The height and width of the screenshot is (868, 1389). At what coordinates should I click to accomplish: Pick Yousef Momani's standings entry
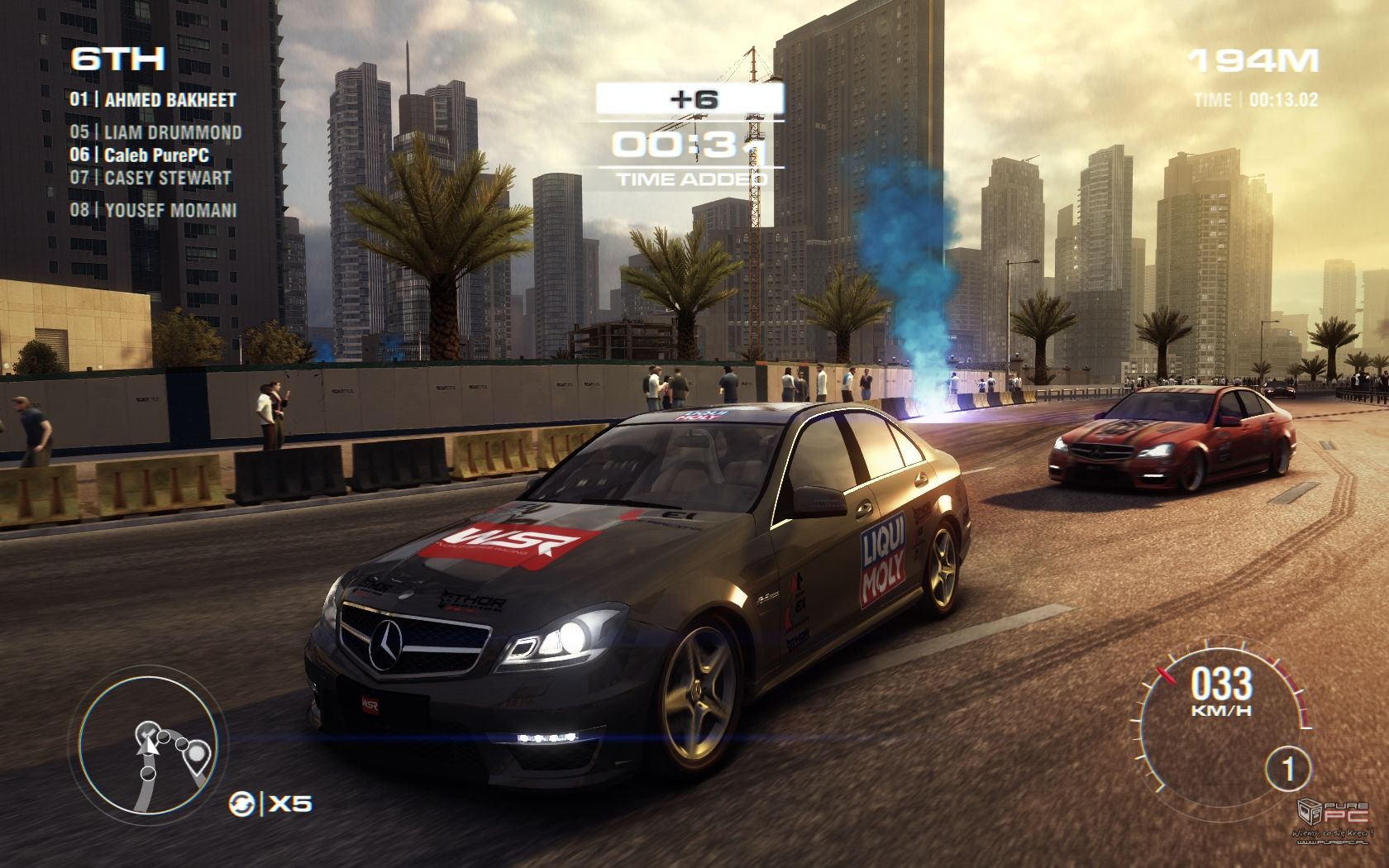(154, 210)
